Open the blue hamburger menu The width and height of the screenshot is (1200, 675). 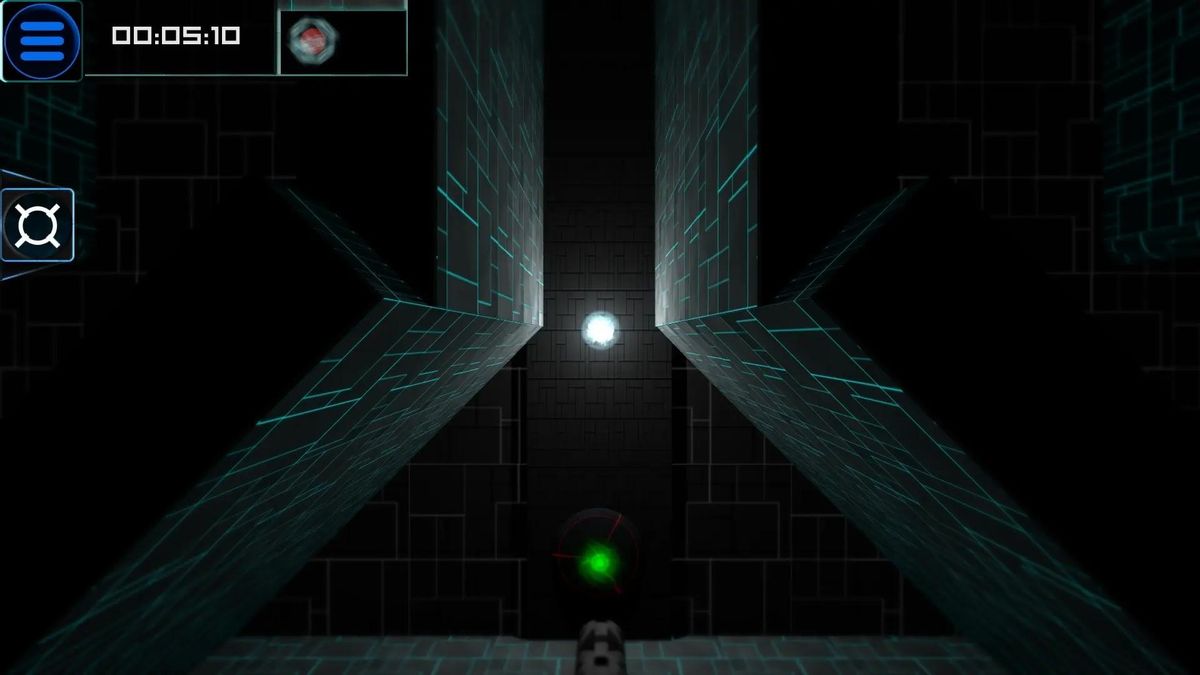tap(41, 40)
